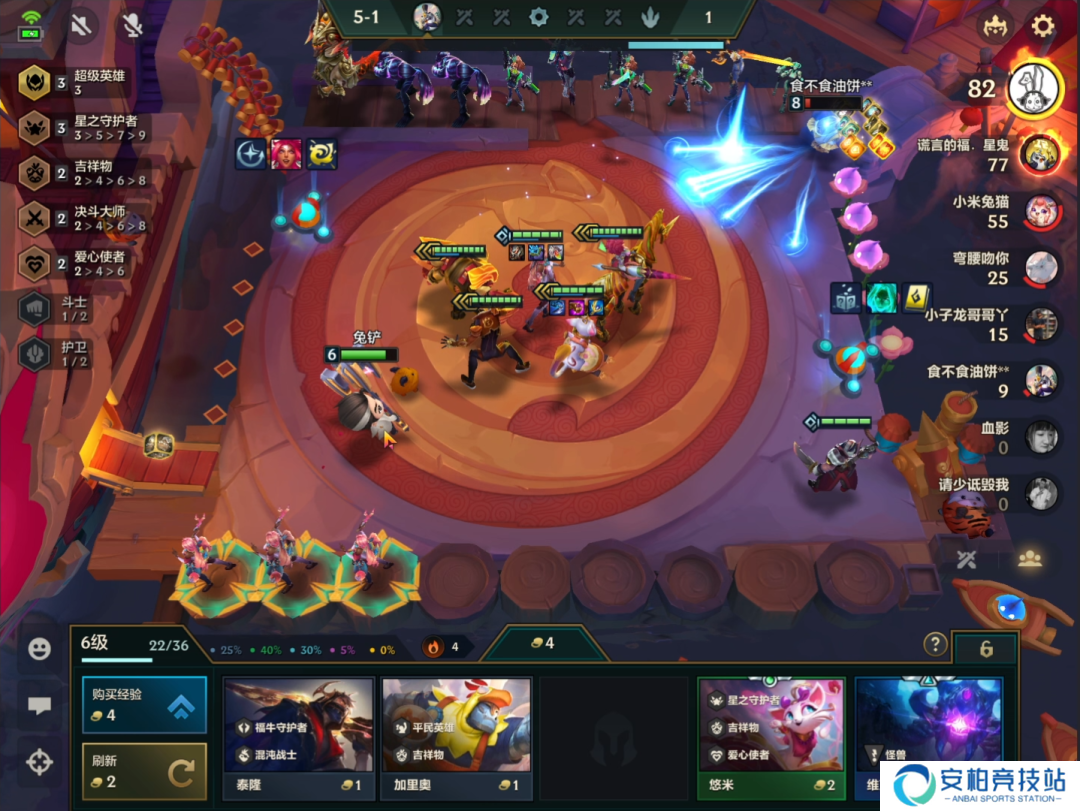The height and width of the screenshot is (811, 1080).
Task: Toggle the muted speaker icon
Action: 82,25
